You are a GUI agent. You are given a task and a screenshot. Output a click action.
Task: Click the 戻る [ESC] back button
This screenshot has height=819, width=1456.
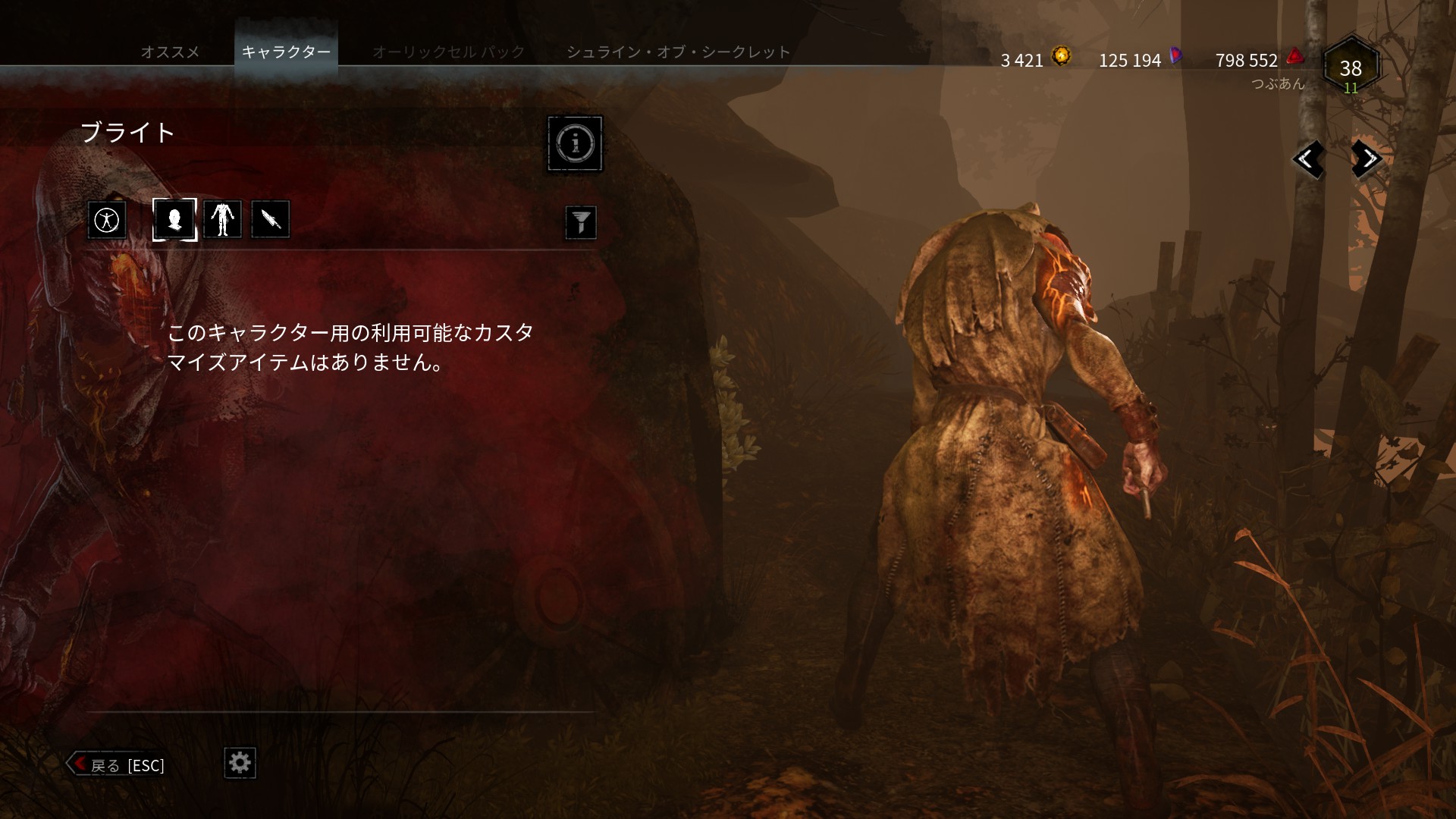point(118,765)
